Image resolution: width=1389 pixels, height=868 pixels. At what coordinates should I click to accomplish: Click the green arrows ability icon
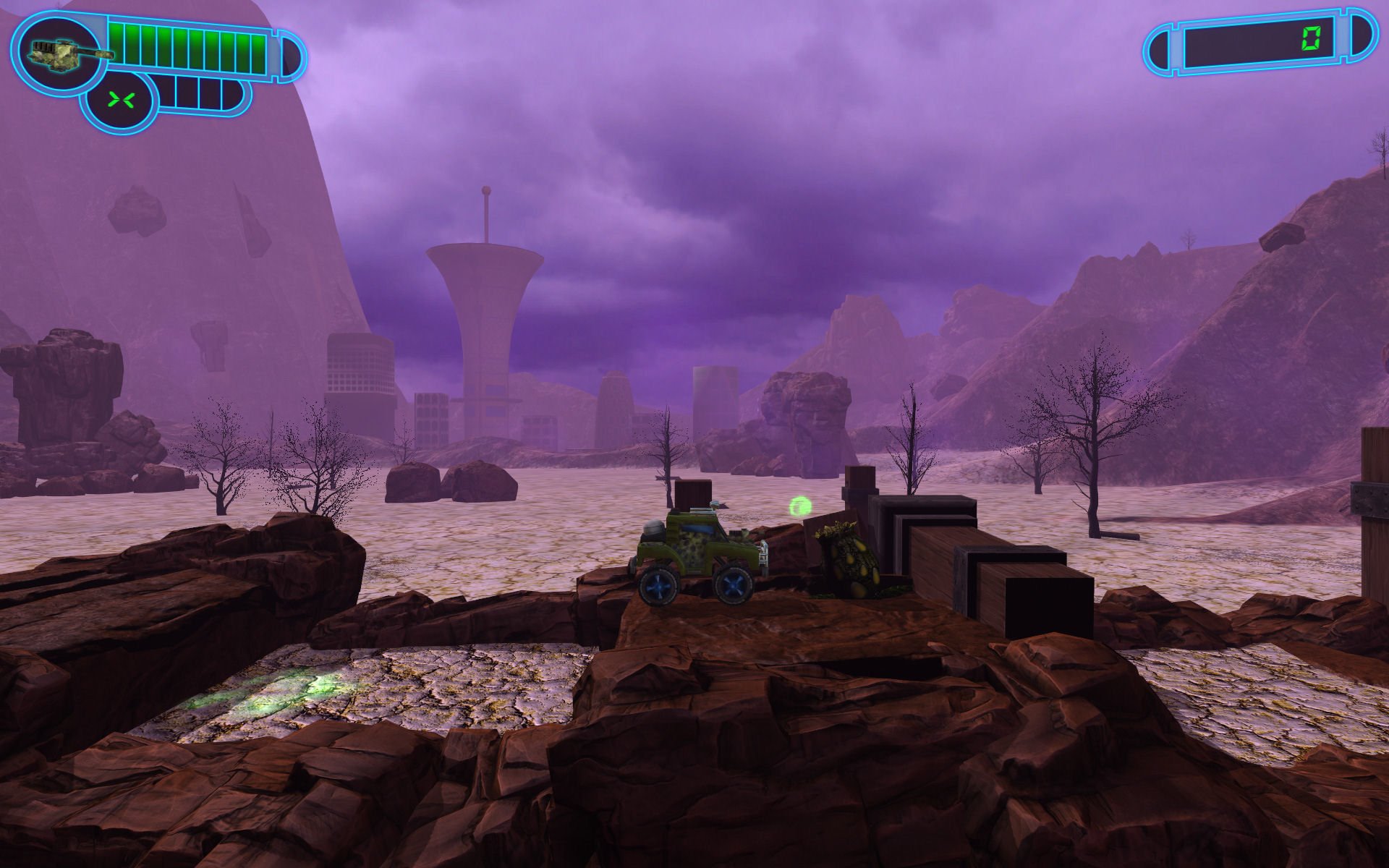click(x=118, y=100)
